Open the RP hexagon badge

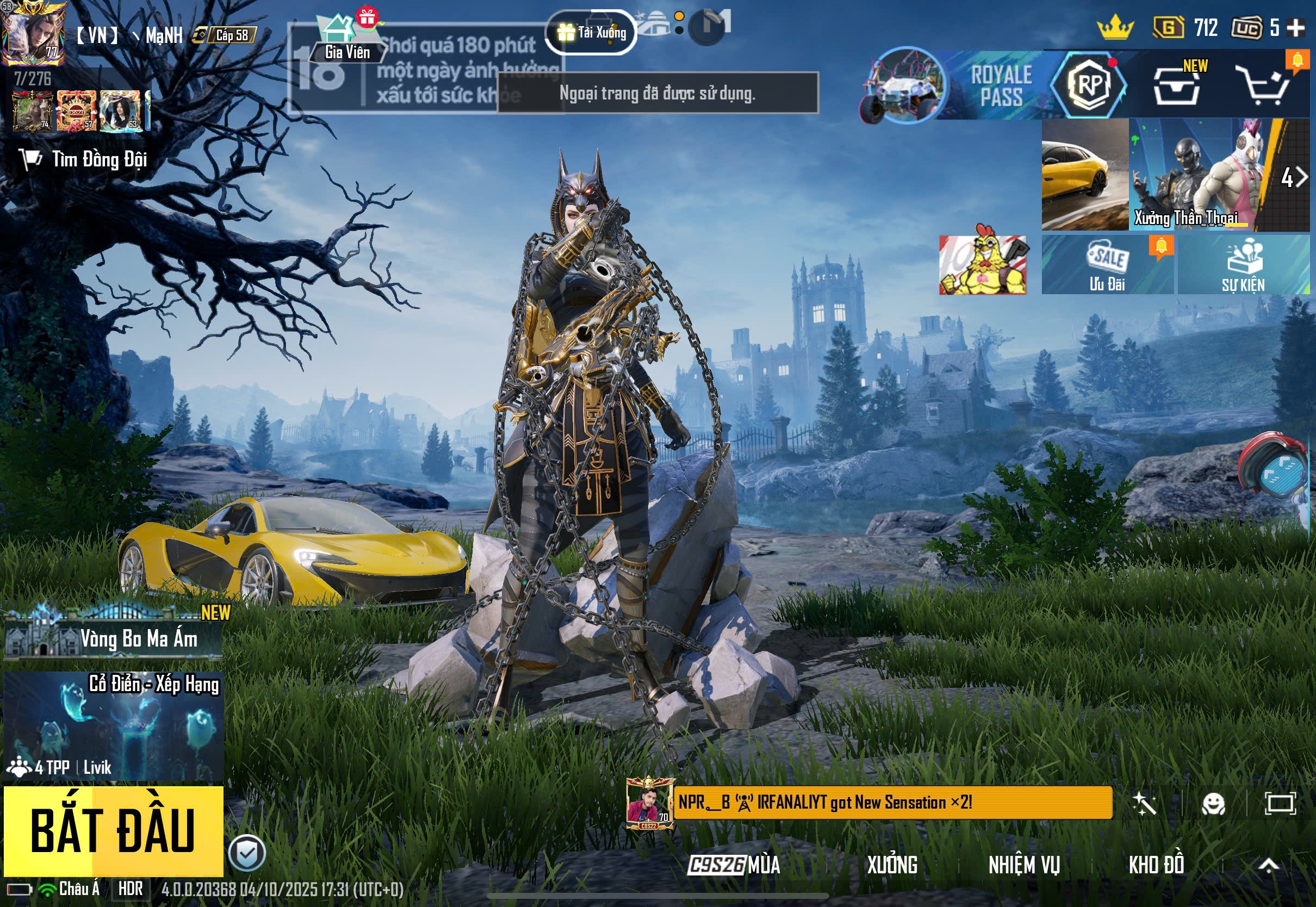[x=1088, y=85]
